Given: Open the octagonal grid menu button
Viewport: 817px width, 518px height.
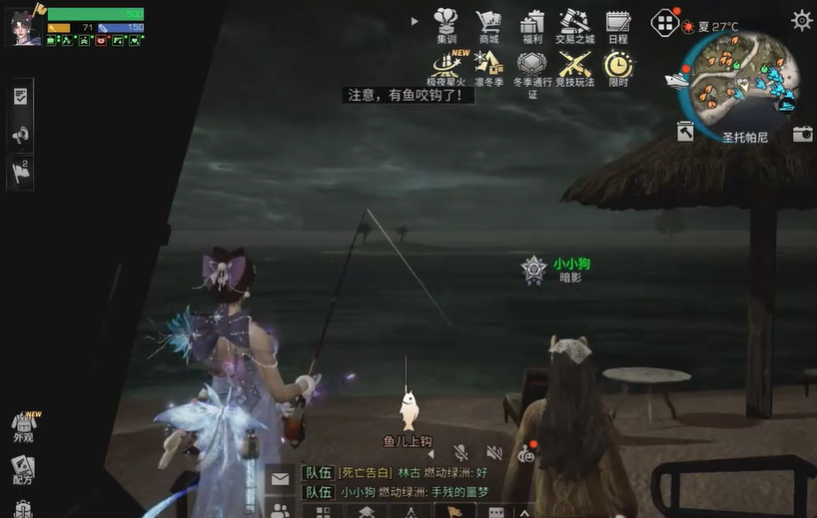Looking at the screenshot, I should click(665, 22).
